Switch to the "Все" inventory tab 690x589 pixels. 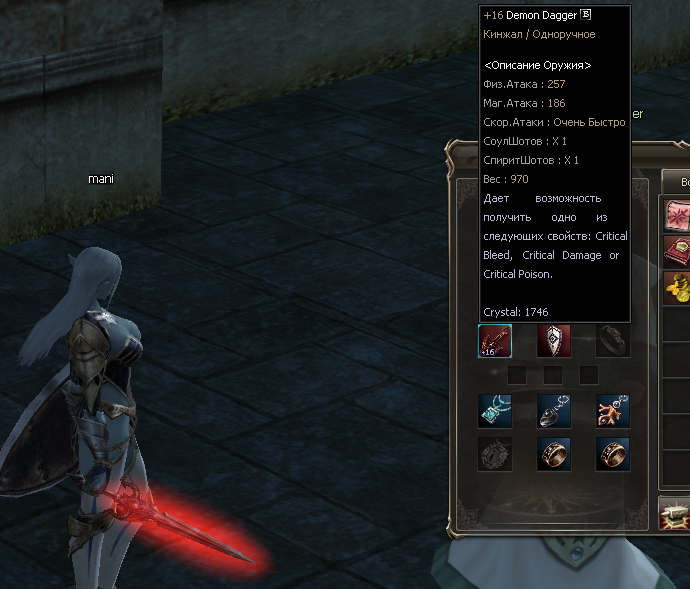(x=677, y=181)
